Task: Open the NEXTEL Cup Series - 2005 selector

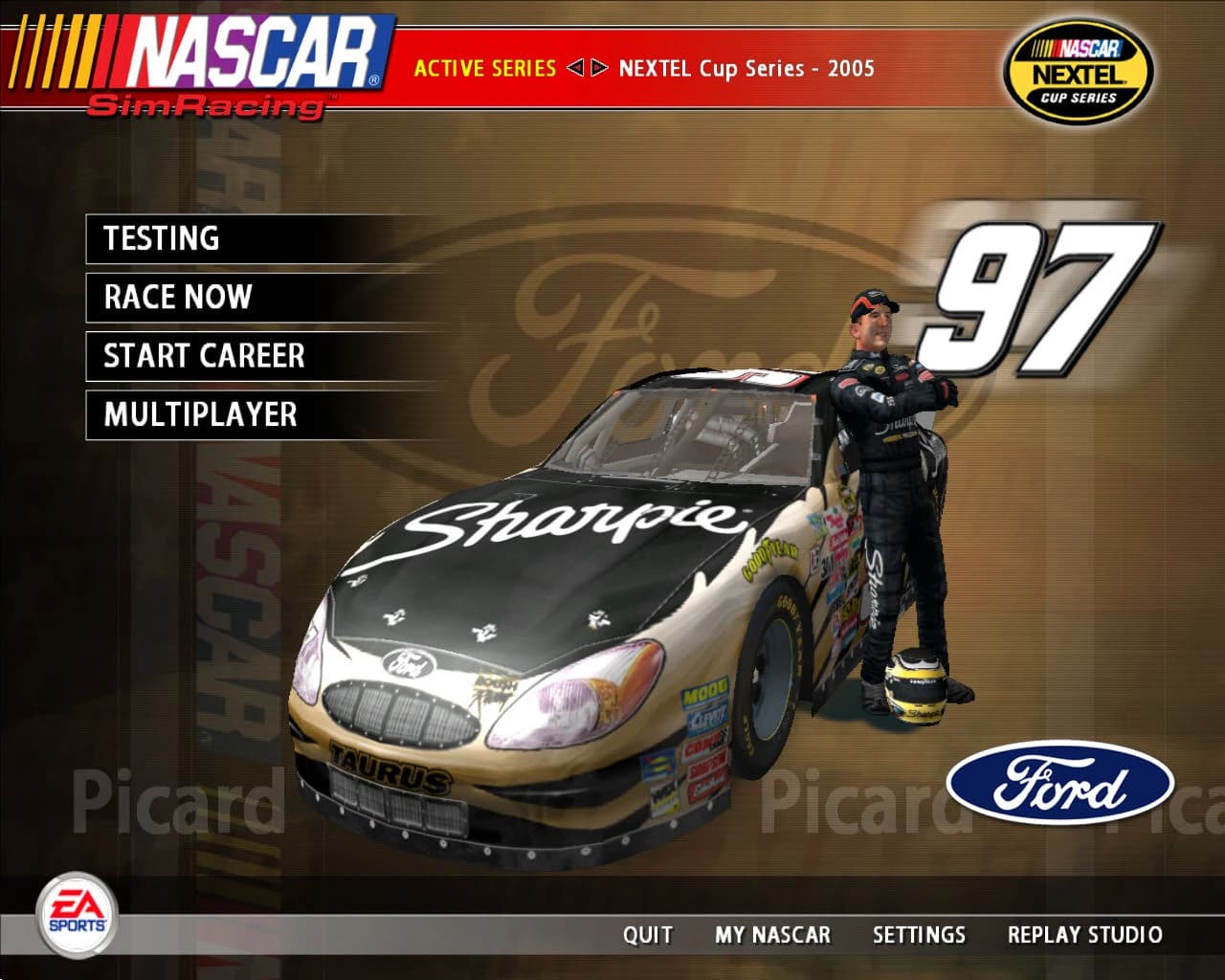Action: 746,68
